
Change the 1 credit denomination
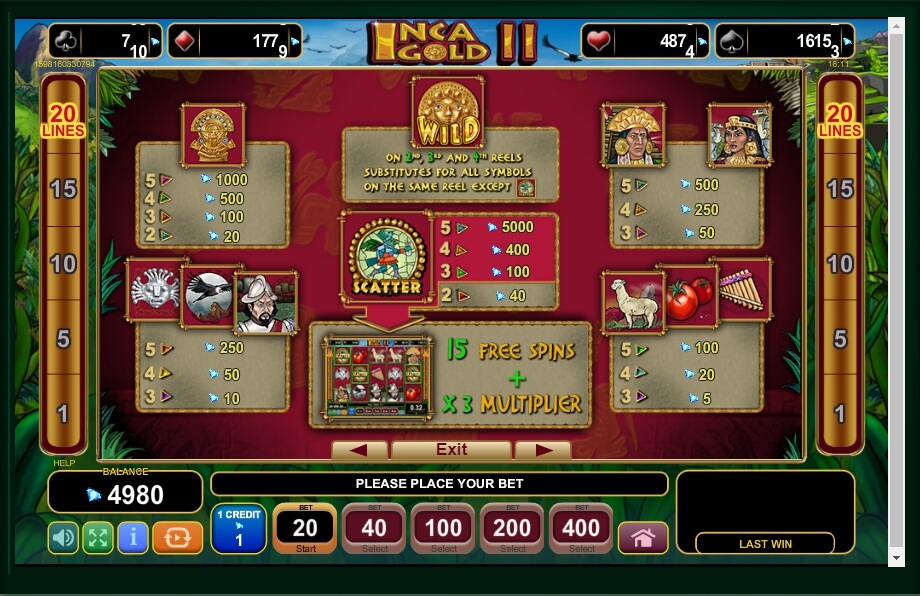[238, 528]
